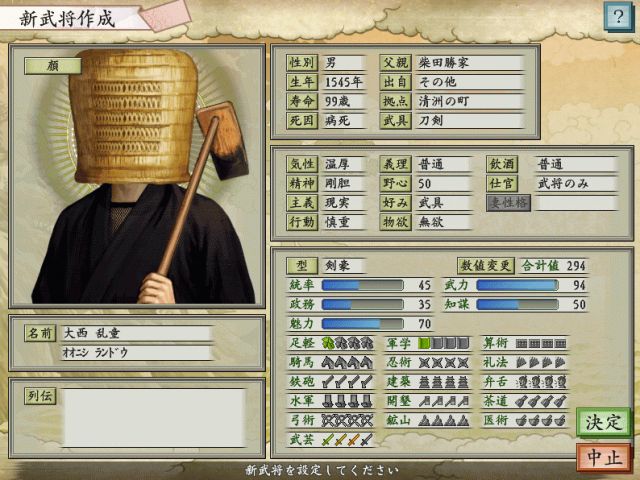Change temperament using the 気性 button
The height and width of the screenshot is (480, 640).
(301, 164)
